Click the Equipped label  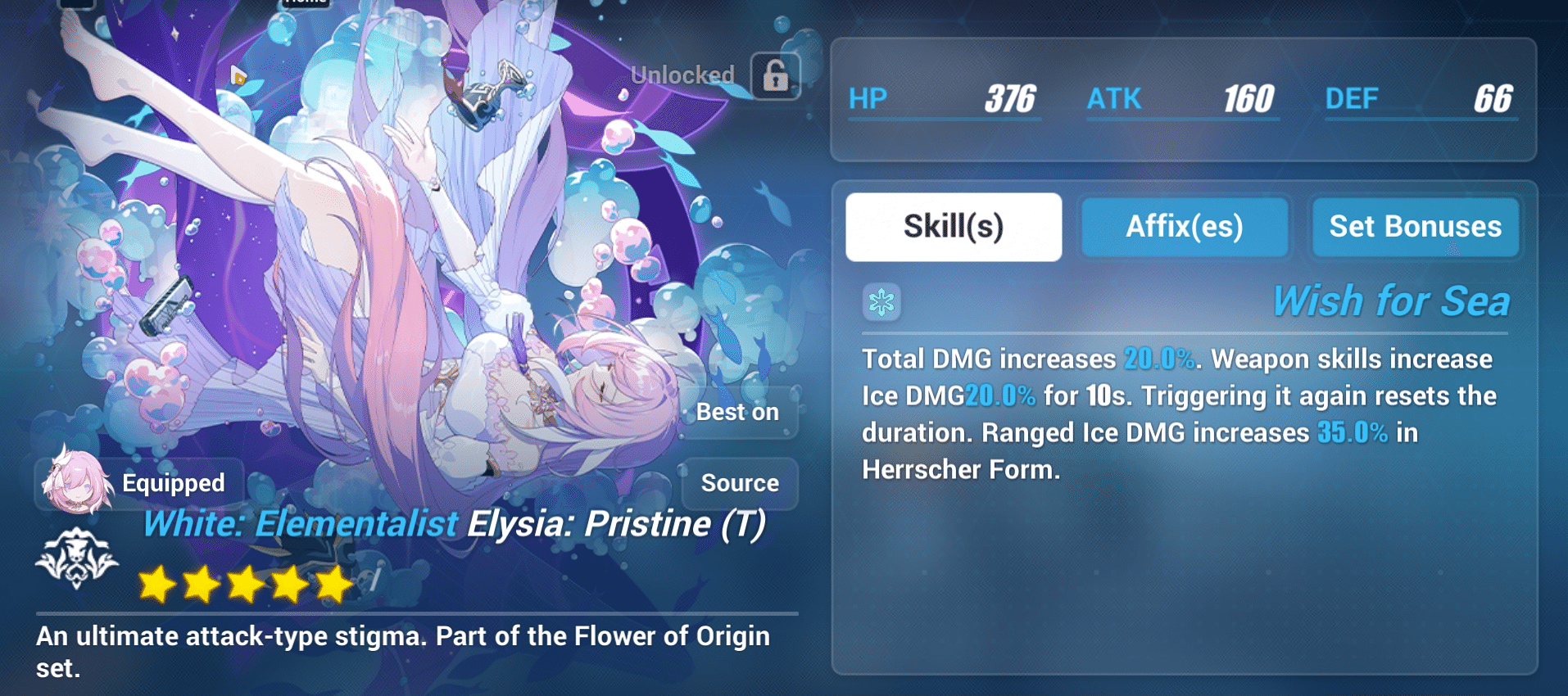coord(173,483)
